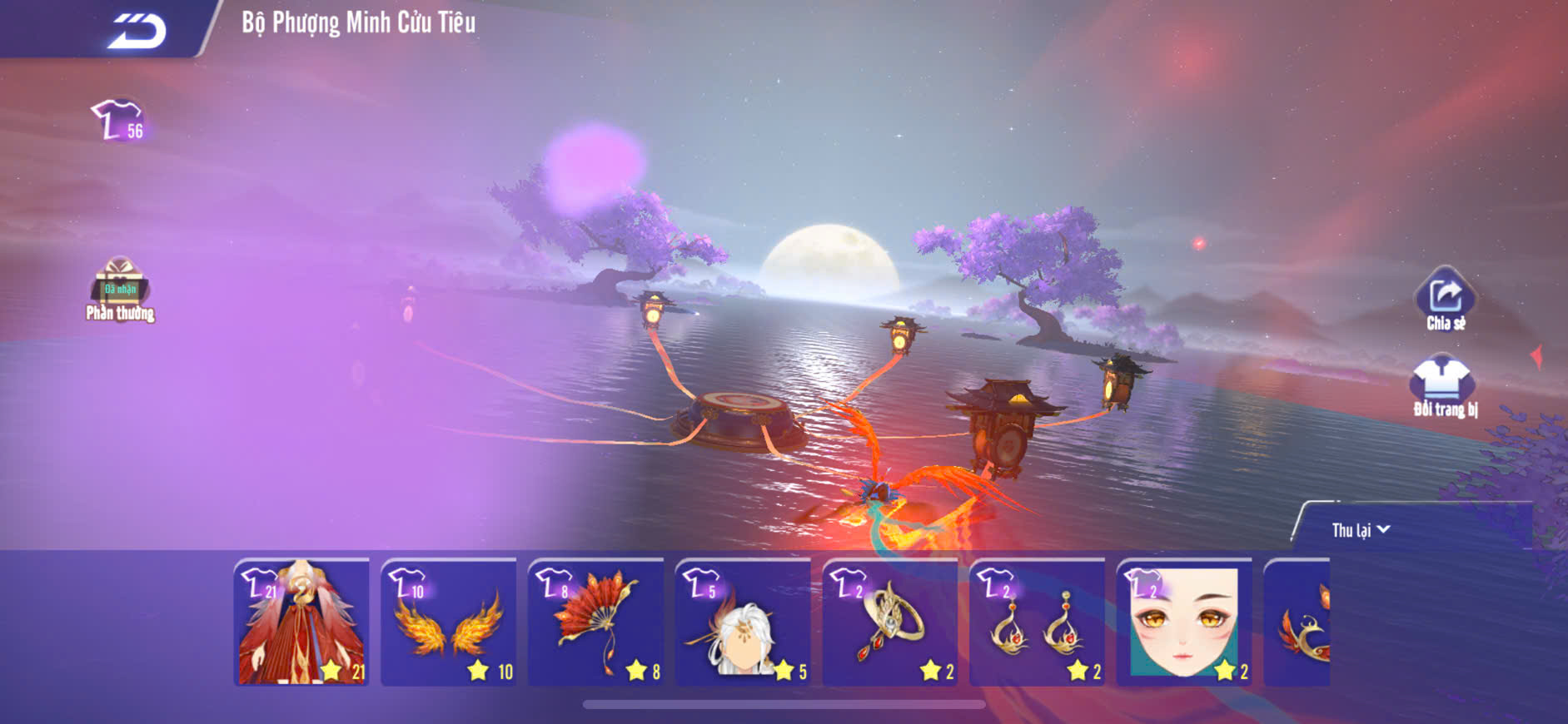The width and height of the screenshot is (1568, 724).
Task: Go back using the return arrow
Action: 137,31
